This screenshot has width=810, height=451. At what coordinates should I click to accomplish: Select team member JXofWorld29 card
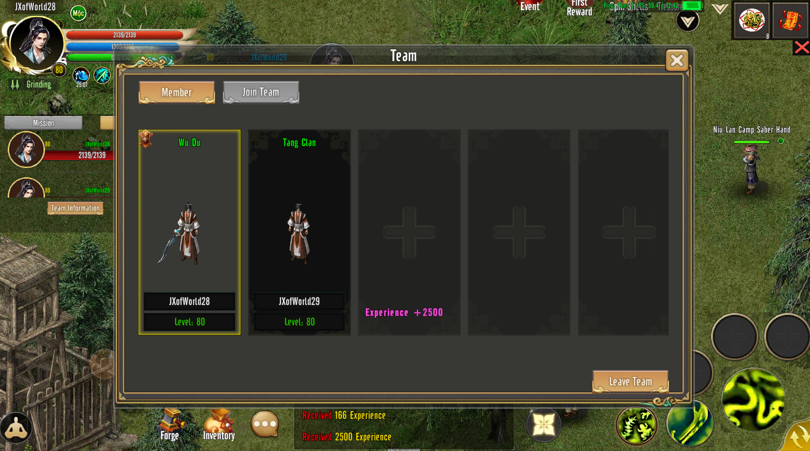pyautogui.click(x=299, y=231)
